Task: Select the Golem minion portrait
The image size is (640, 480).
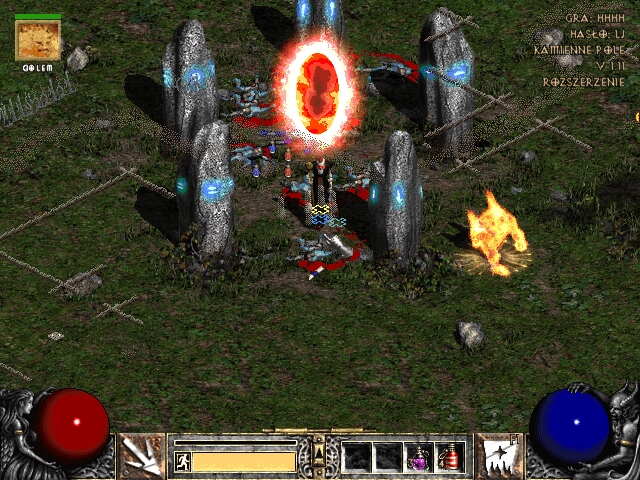Action: coord(38,40)
